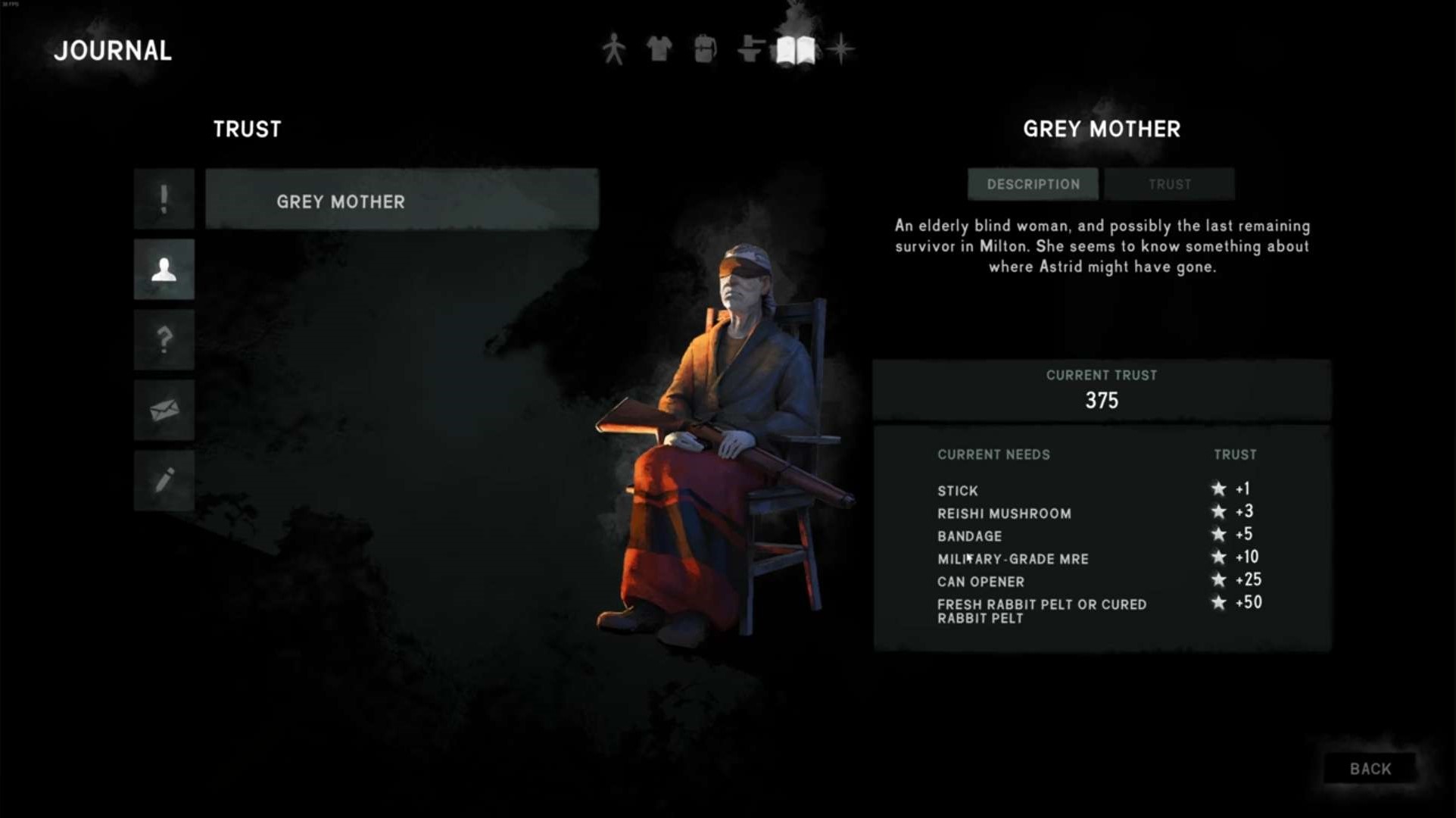Viewport: 1456px width, 818px height.
Task: Switch to the Description tab
Action: tap(1033, 184)
